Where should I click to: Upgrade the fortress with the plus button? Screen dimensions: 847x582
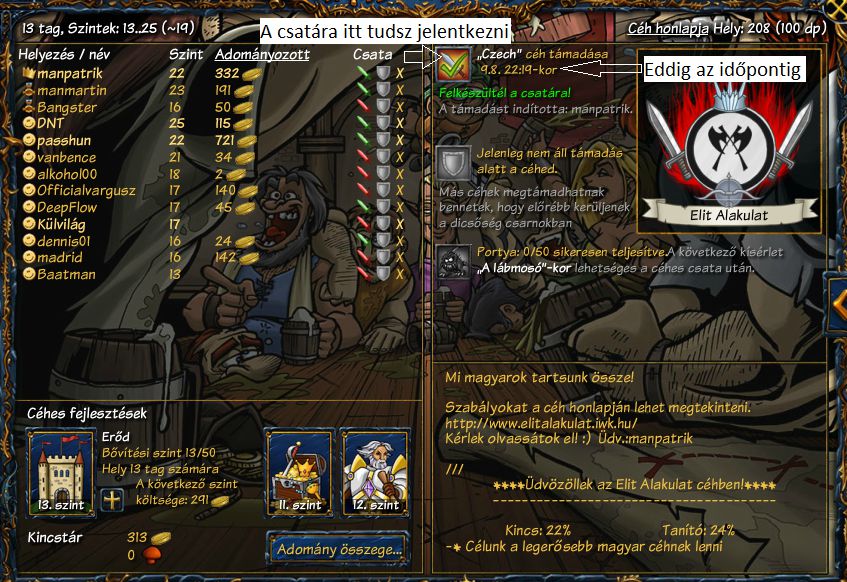tap(112, 501)
